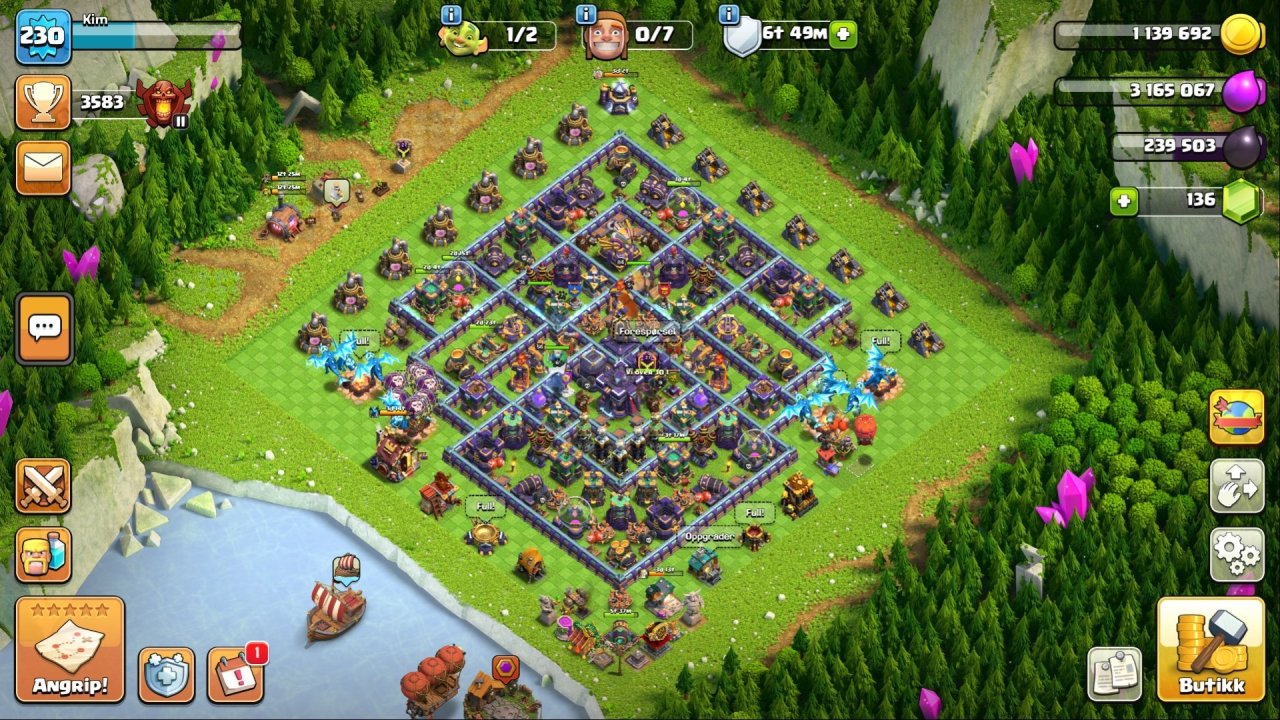The image size is (1280, 720).
Task: Open the Angrip! attack map
Action: click(70, 649)
